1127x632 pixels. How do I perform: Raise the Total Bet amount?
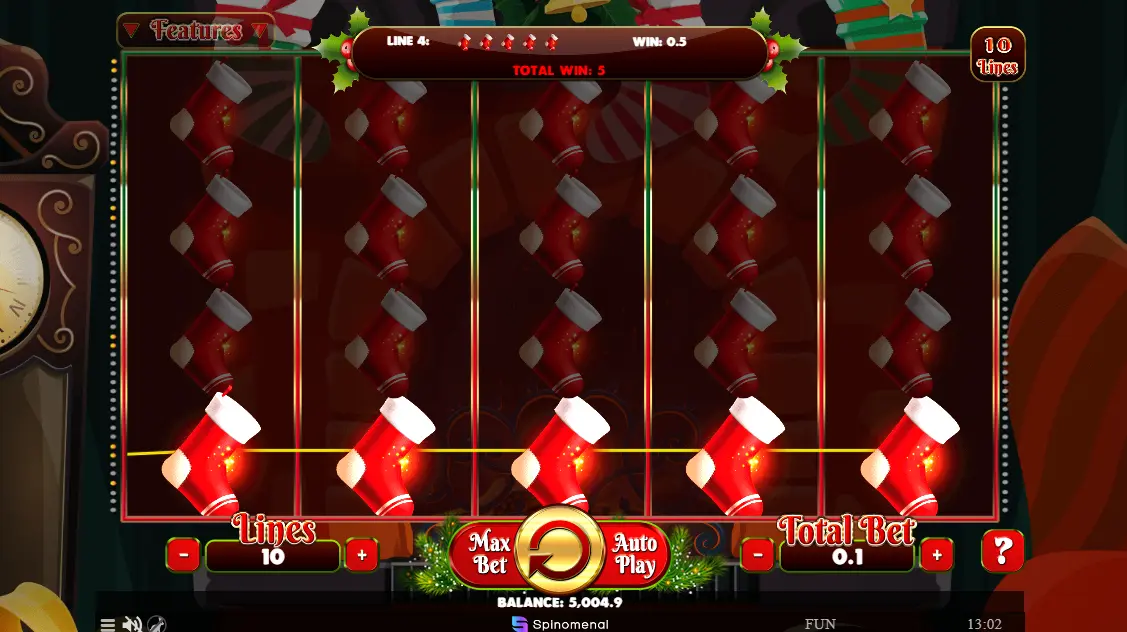pos(936,554)
